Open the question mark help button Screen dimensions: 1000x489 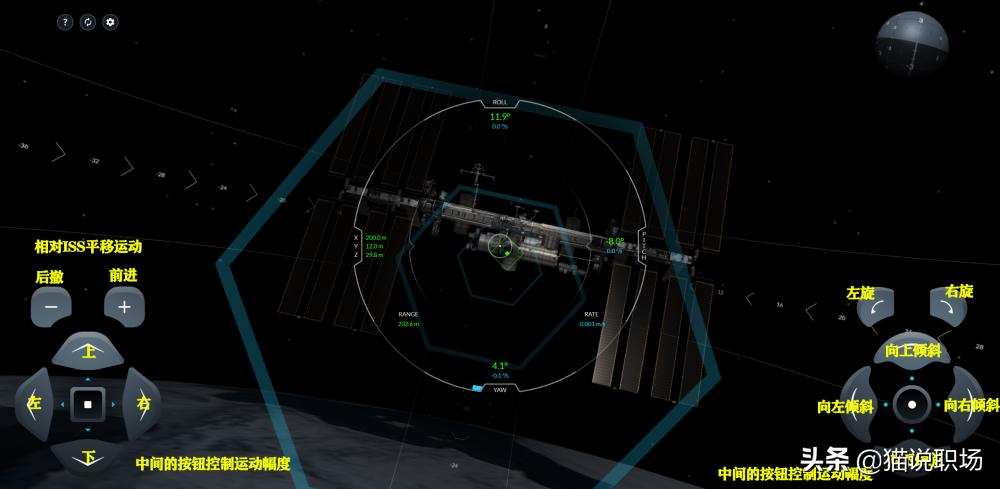tap(65, 22)
